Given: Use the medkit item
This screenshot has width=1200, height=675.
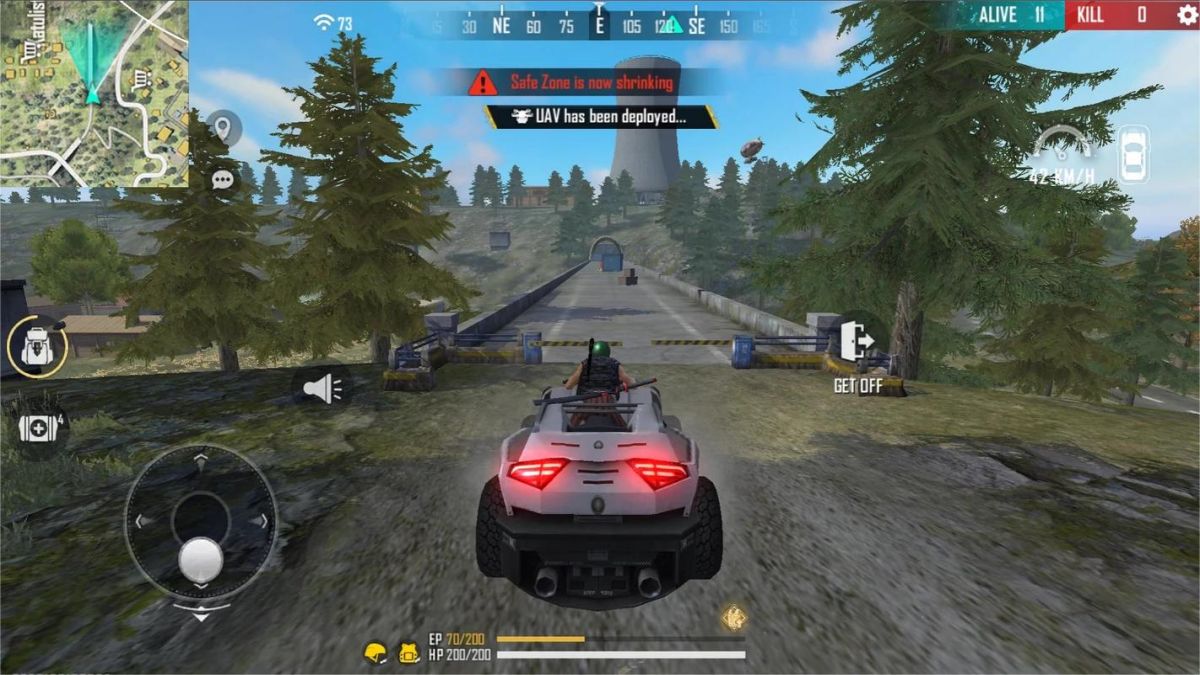Looking at the screenshot, I should 37,428.
